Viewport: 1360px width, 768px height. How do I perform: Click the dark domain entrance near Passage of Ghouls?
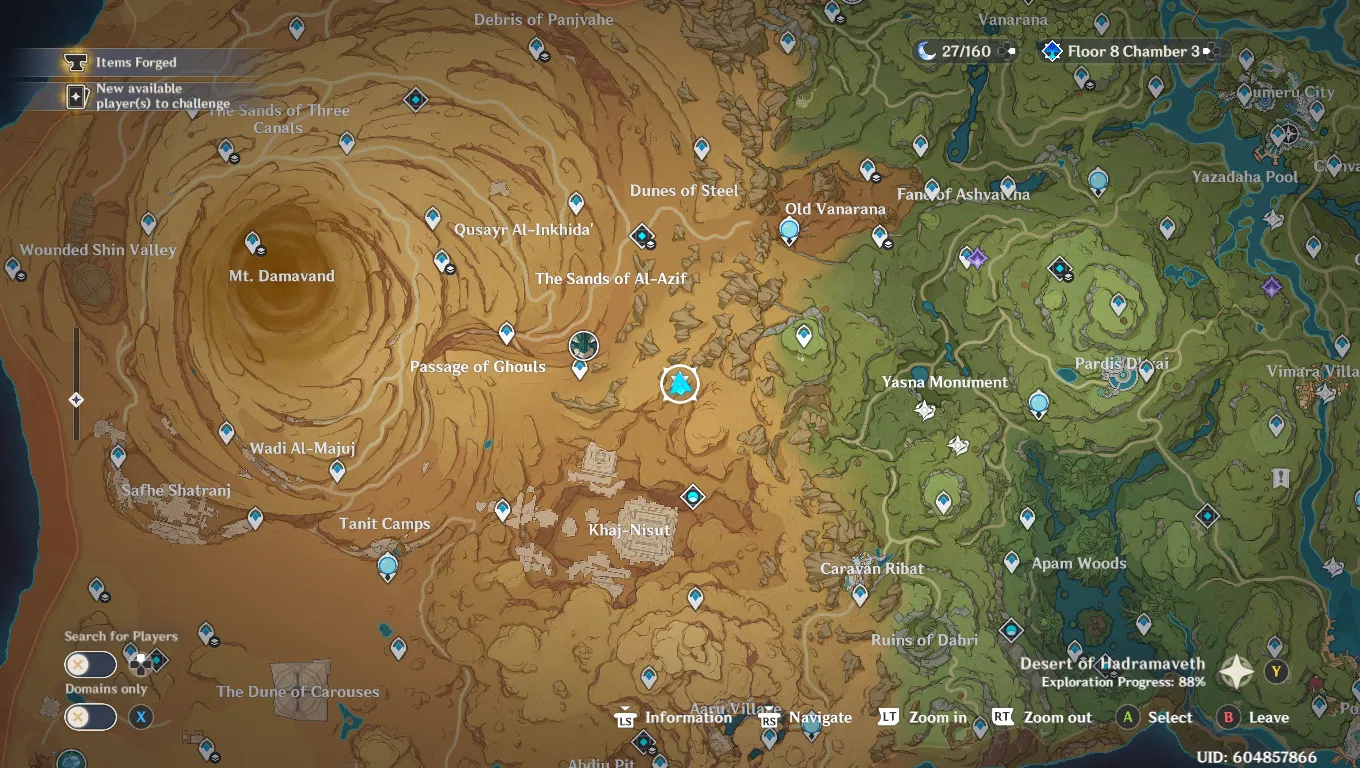click(583, 346)
